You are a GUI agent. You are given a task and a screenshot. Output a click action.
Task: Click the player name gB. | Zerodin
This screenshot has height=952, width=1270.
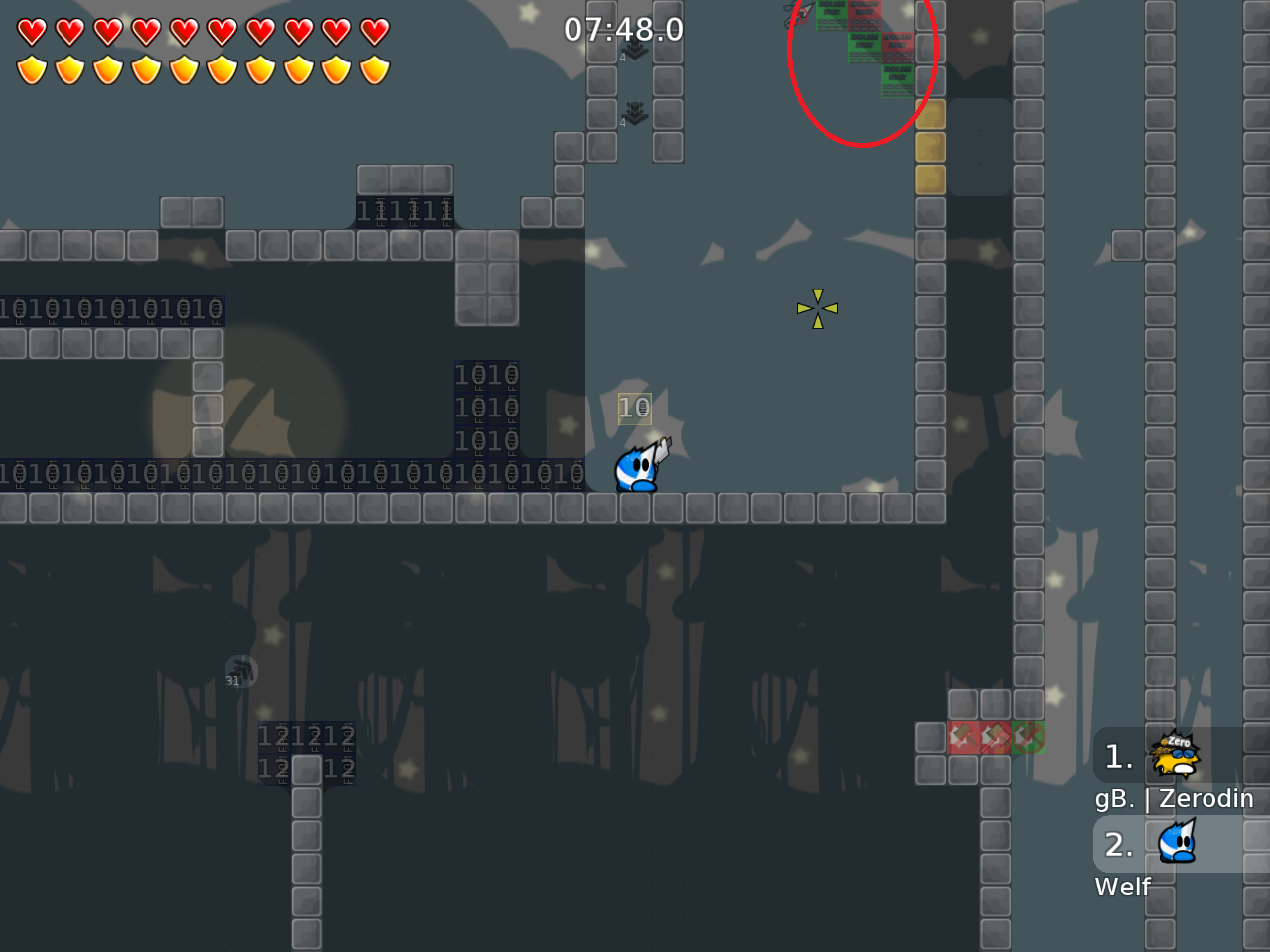coord(1176,798)
